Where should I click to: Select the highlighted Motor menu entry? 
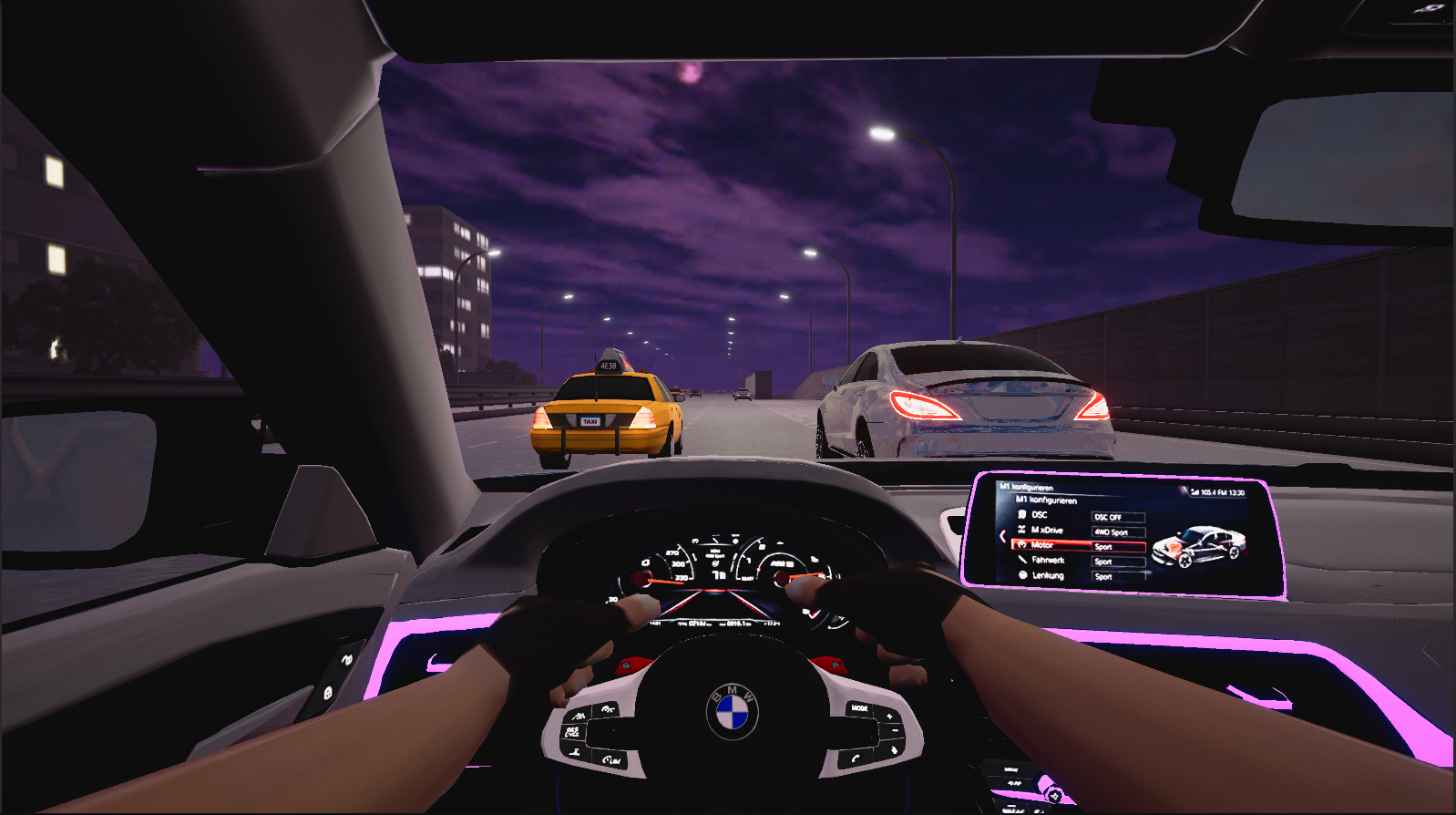1042,545
